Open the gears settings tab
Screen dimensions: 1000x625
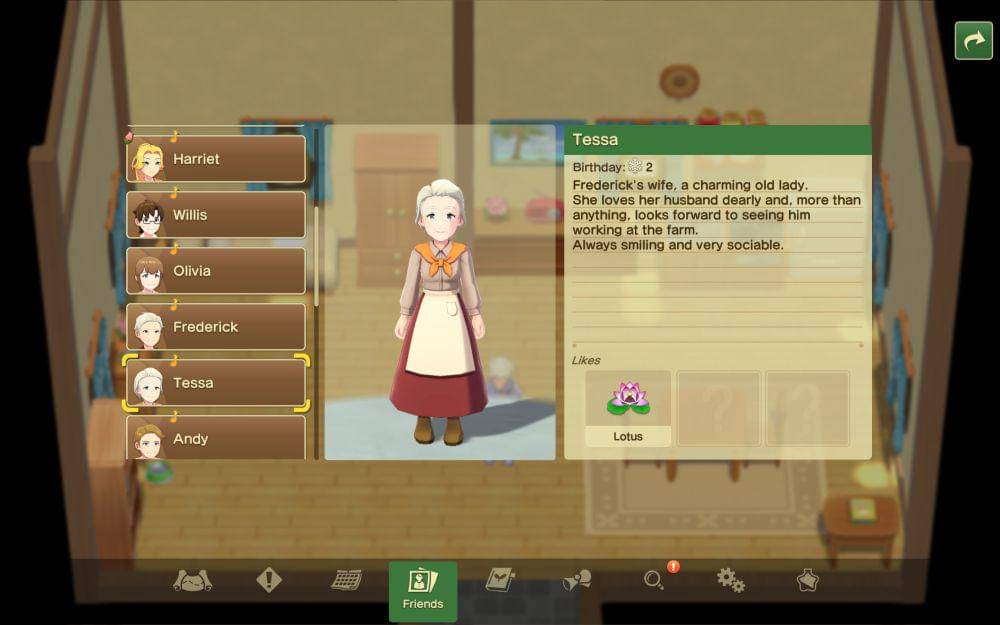coord(731,580)
